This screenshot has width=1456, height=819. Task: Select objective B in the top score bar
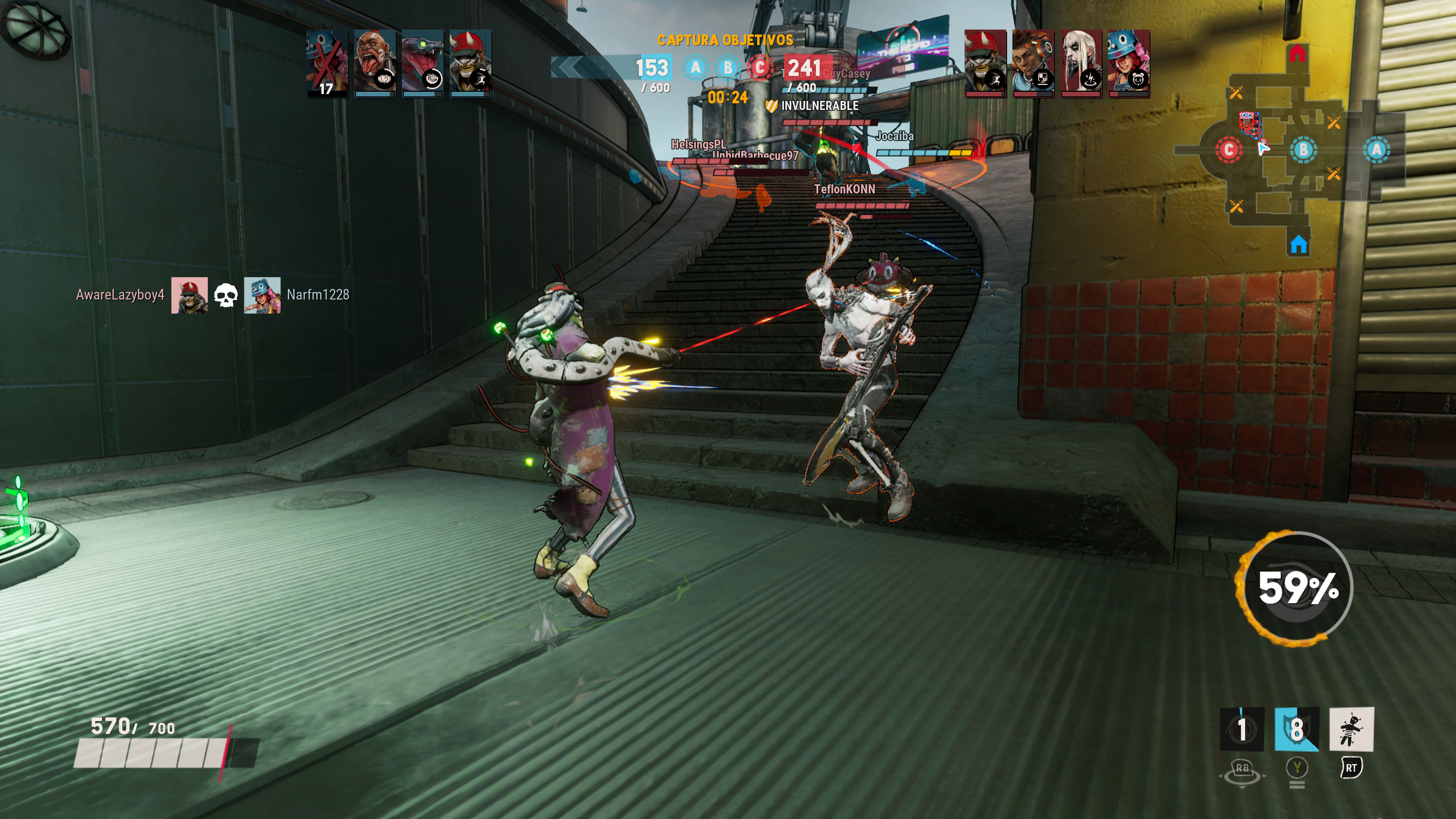pos(728,68)
